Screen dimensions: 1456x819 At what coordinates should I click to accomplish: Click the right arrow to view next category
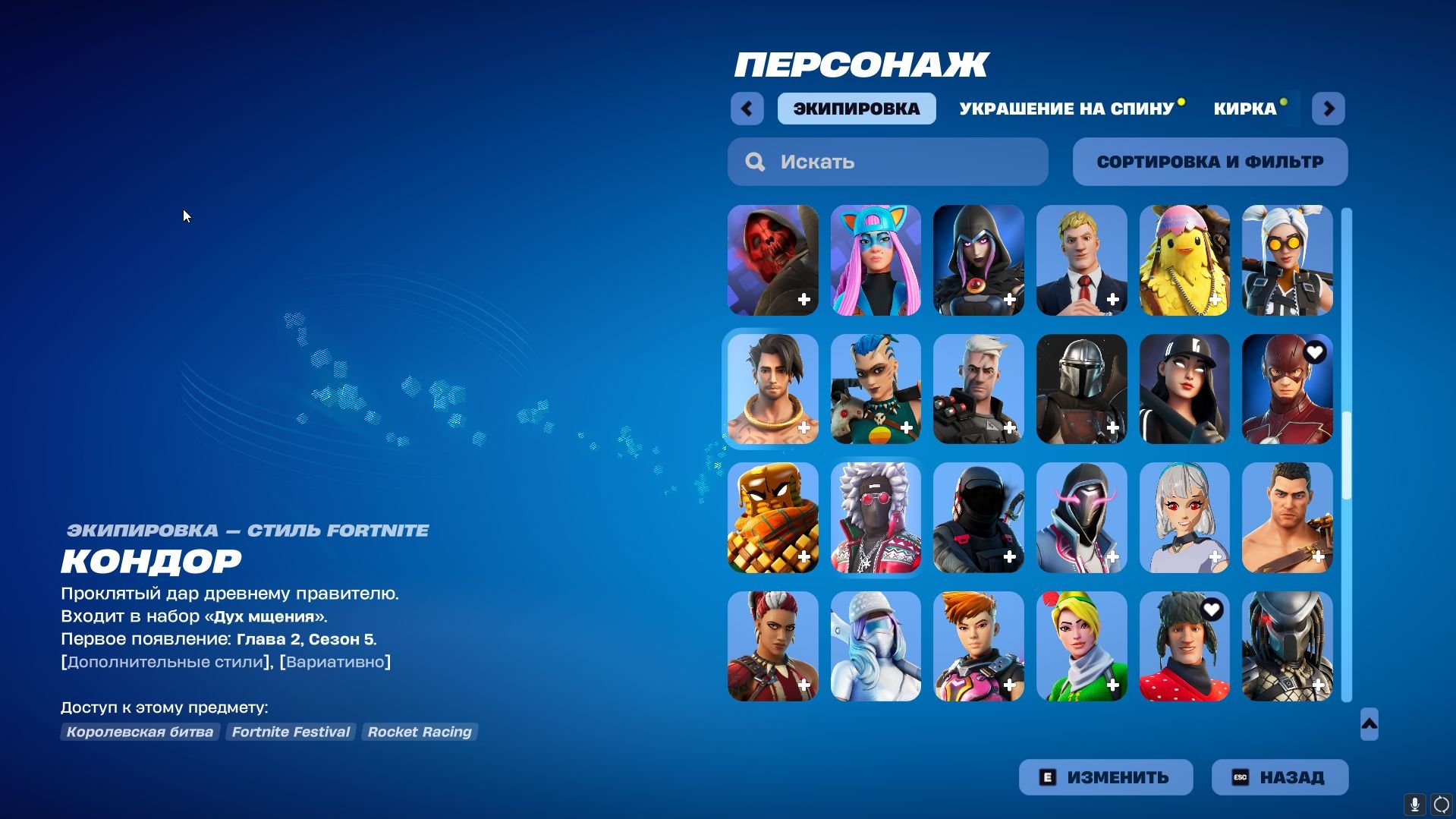click(1328, 108)
